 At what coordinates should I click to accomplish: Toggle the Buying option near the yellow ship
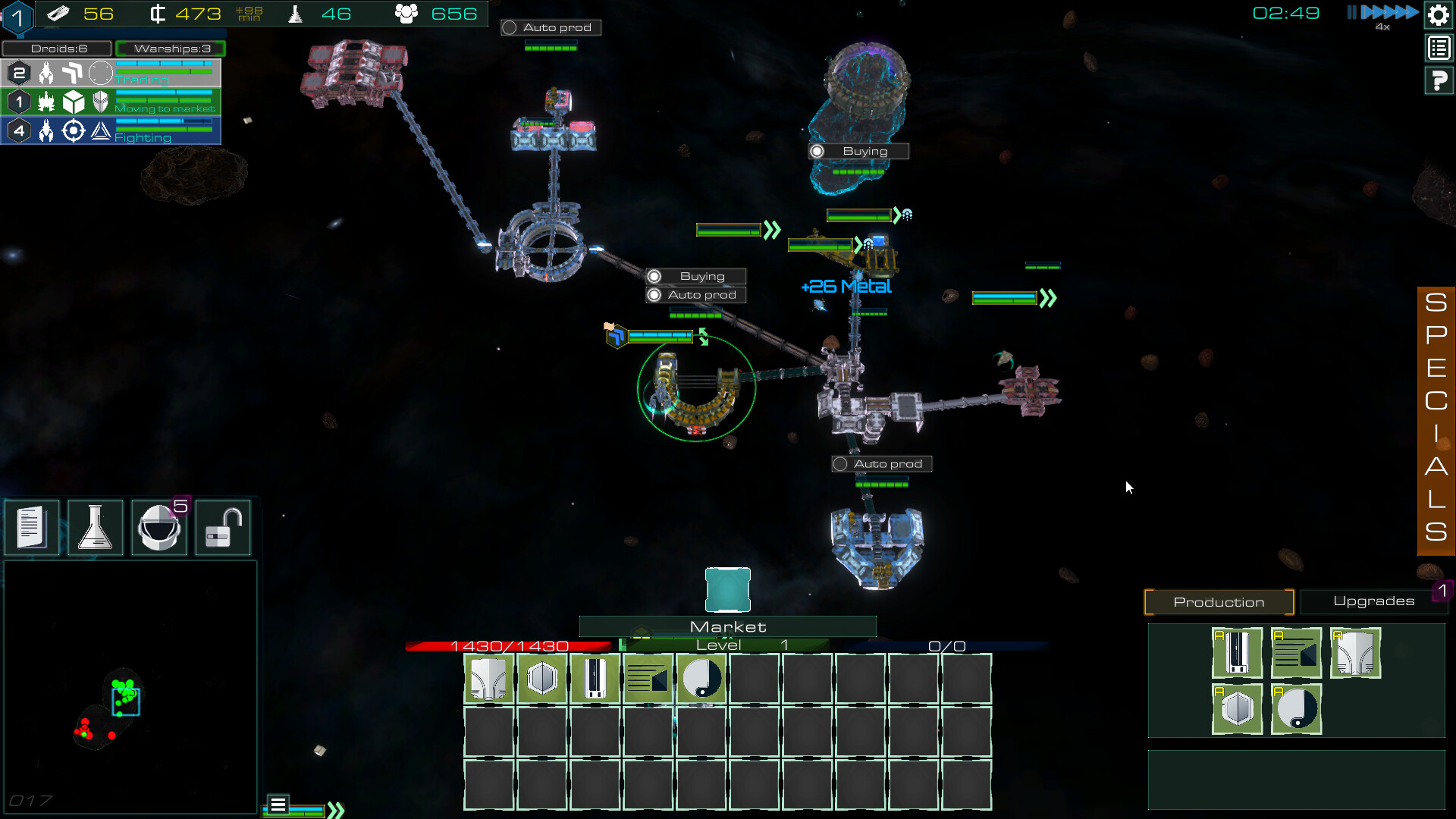pyautogui.click(x=695, y=275)
